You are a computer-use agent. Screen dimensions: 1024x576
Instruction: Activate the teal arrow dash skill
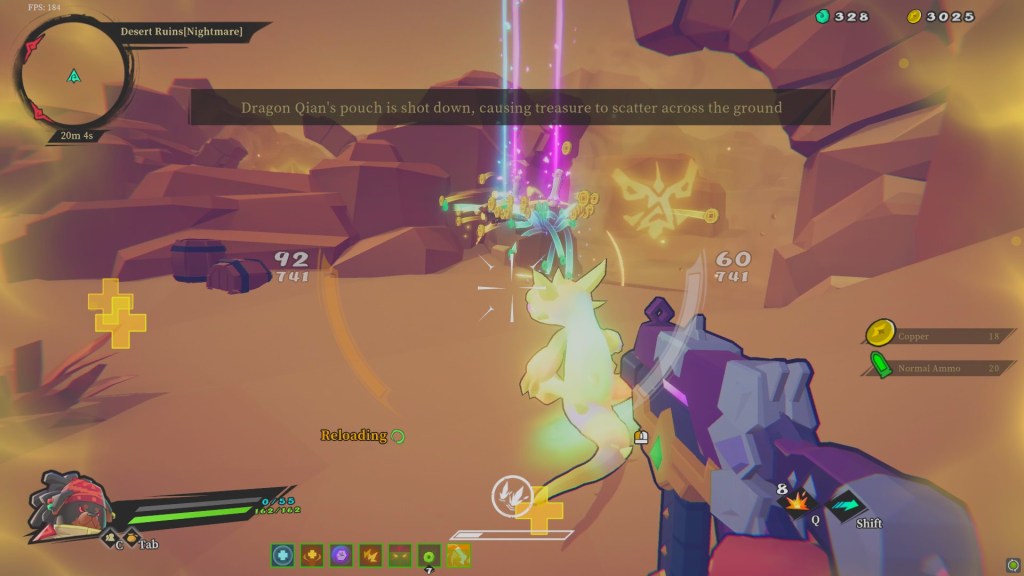pos(846,503)
